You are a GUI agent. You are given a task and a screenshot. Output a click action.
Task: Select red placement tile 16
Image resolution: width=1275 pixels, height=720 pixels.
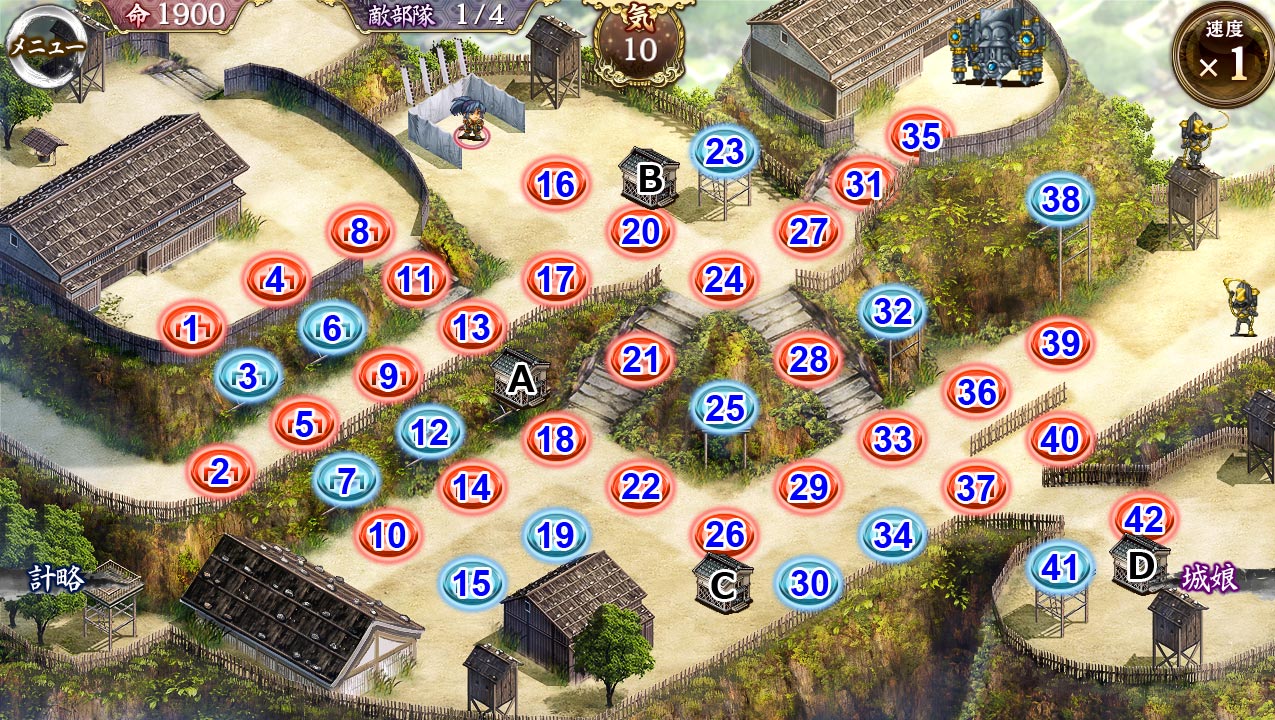tap(556, 184)
